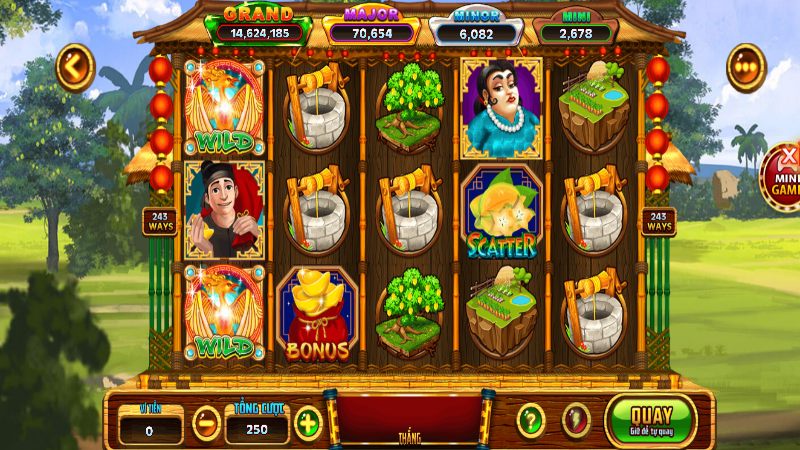Open the three-dot options menu

tap(745, 67)
